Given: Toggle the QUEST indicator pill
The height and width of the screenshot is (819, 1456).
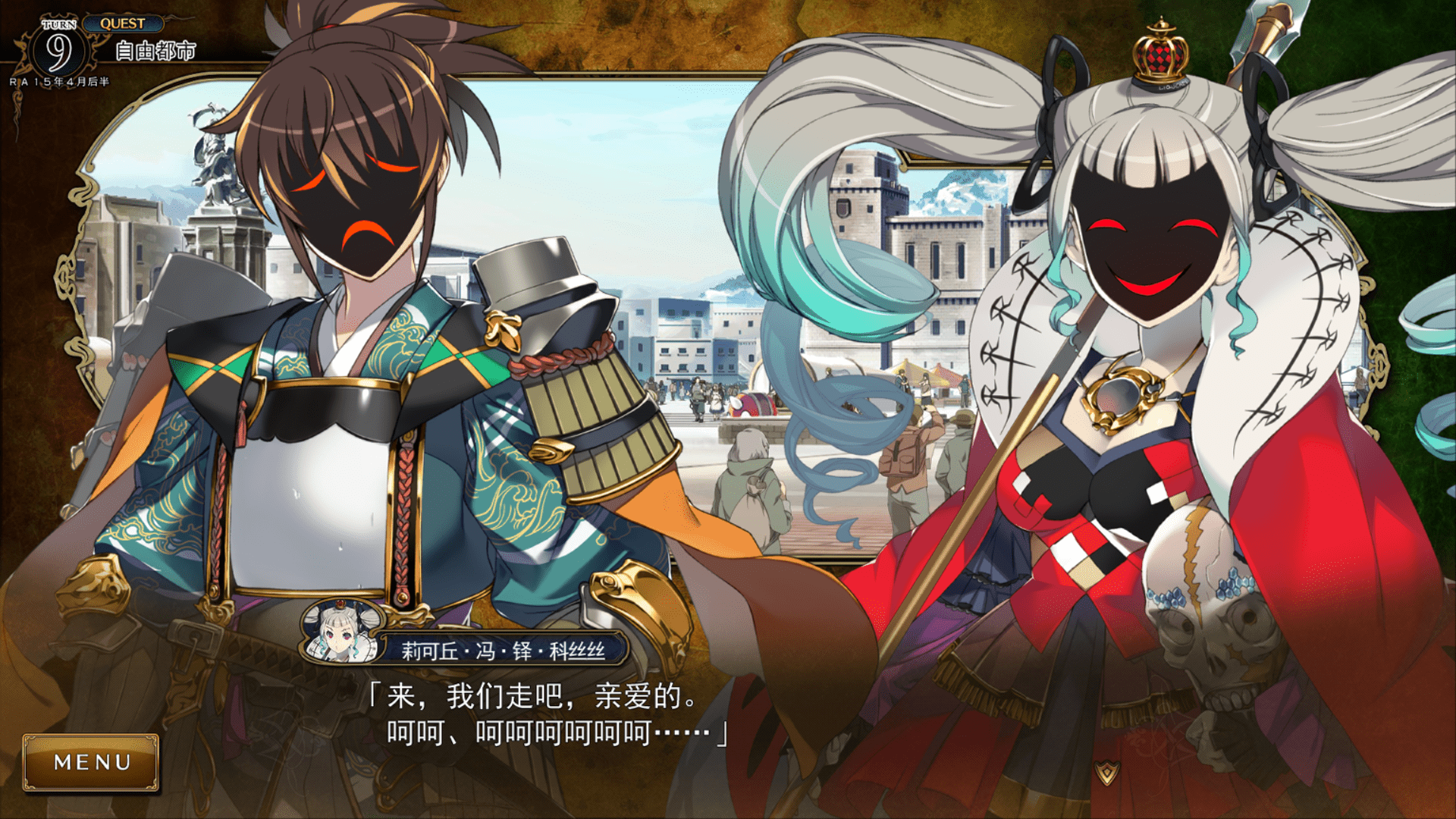Looking at the screenshot, I should tap(124, 24).
